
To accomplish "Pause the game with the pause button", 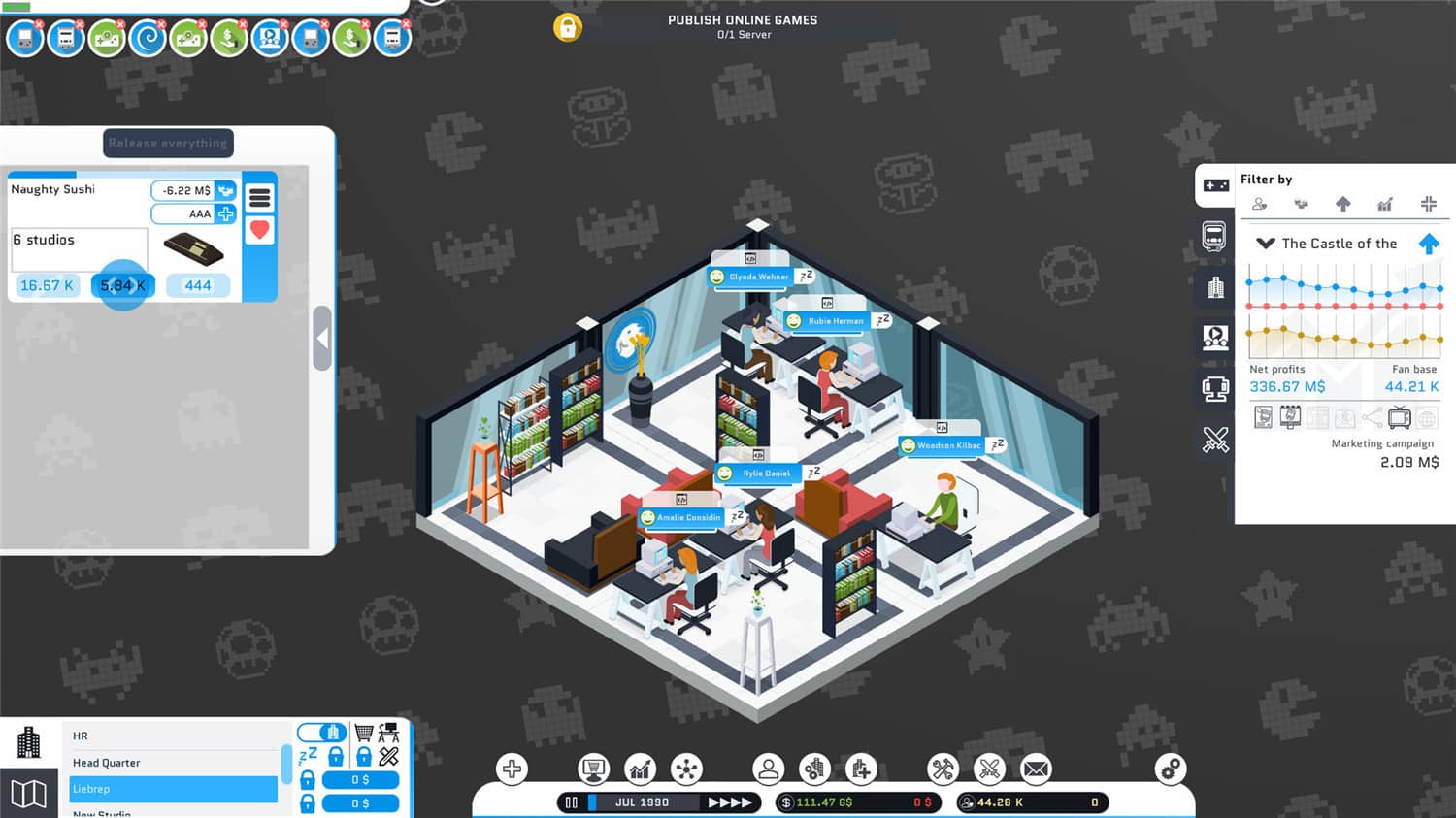I will click(x=572, y=802).
